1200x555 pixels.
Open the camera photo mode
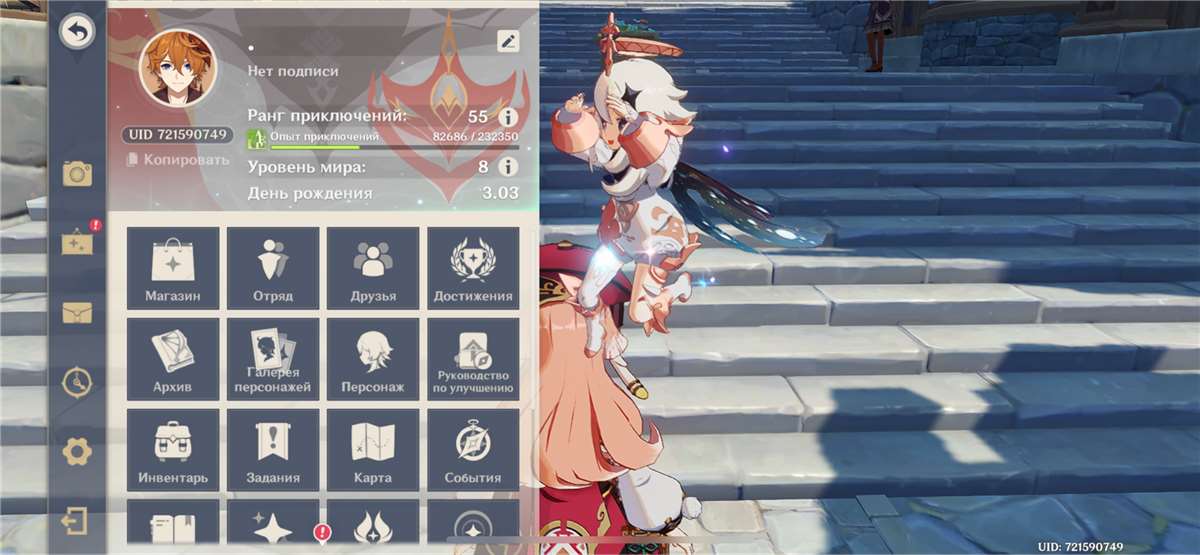point(77,174)
